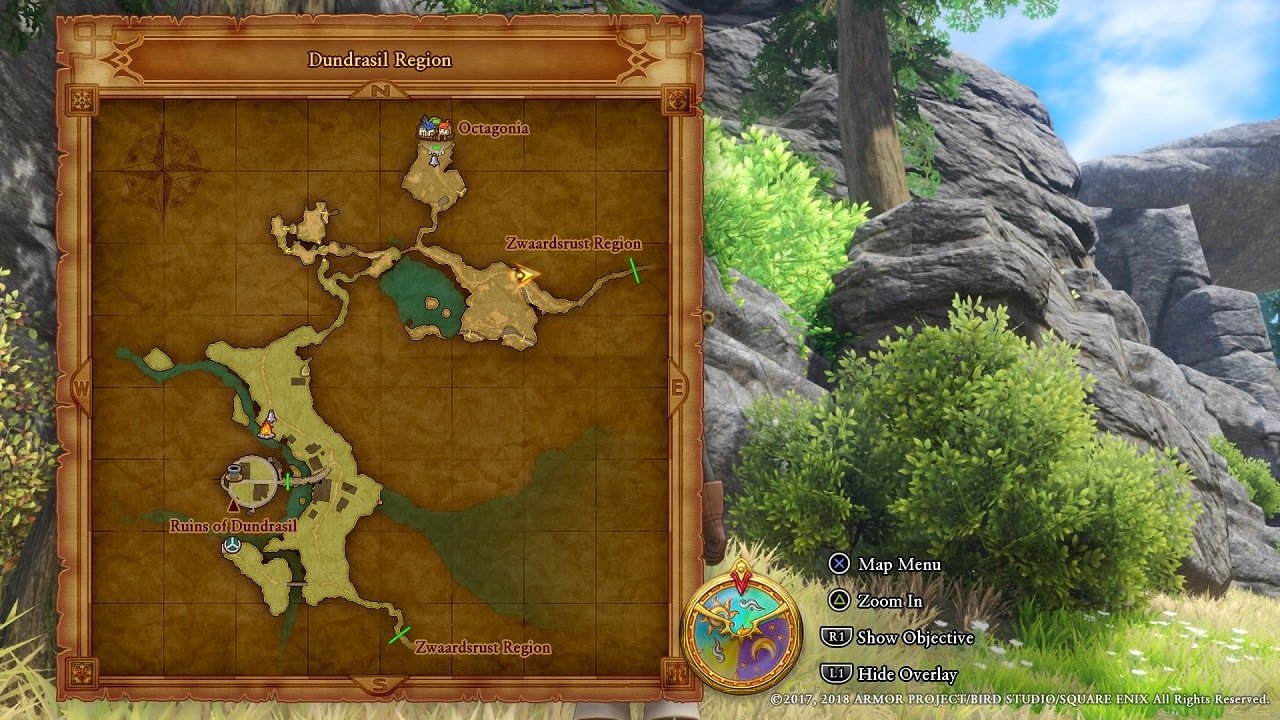The width and height of the screenshot is (1280, 720).
Task: Click the compass rose in the map corner
Action: [166, 170]
